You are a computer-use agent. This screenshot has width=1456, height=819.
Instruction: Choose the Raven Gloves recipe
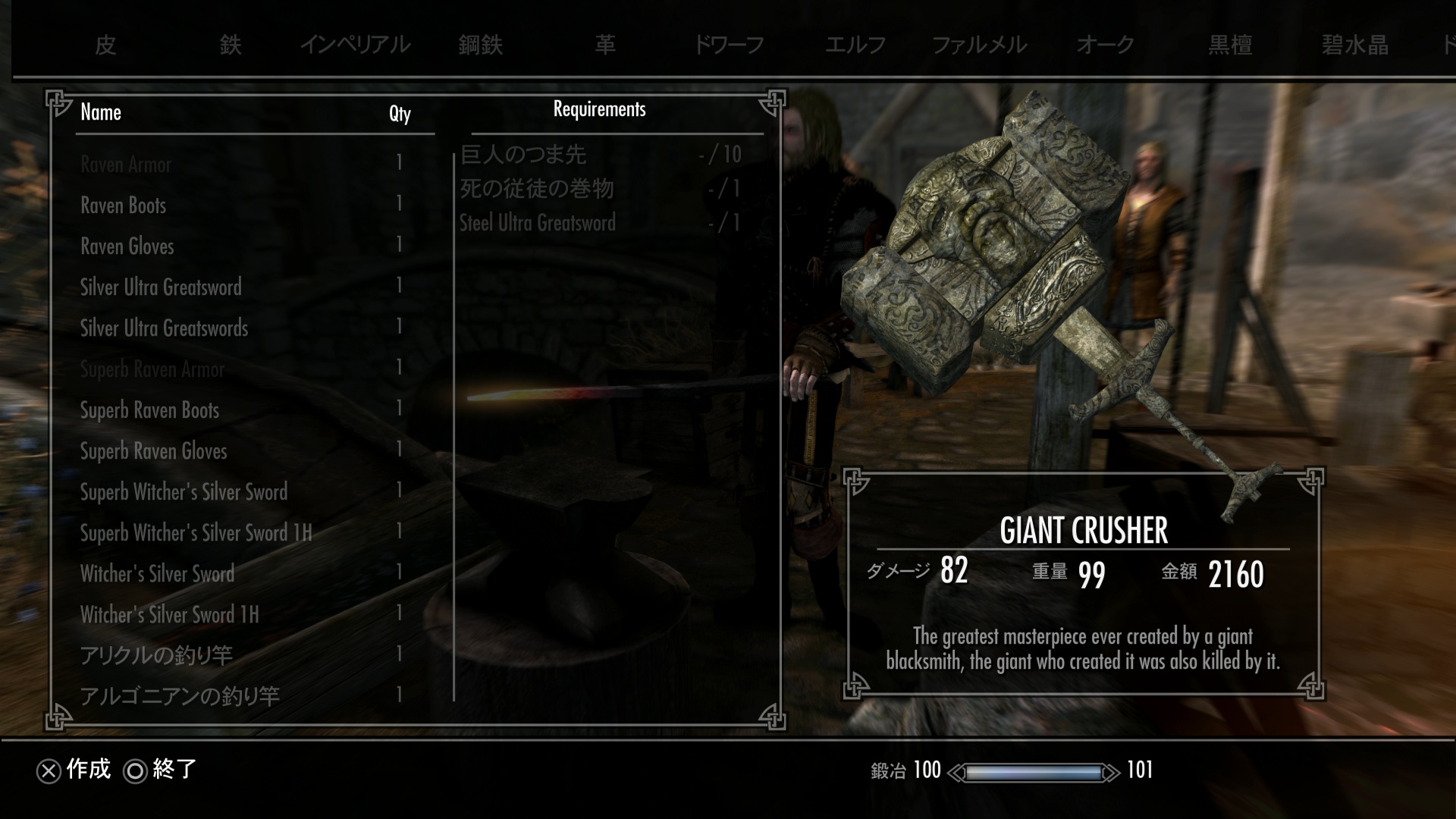(x=127, y=246)
